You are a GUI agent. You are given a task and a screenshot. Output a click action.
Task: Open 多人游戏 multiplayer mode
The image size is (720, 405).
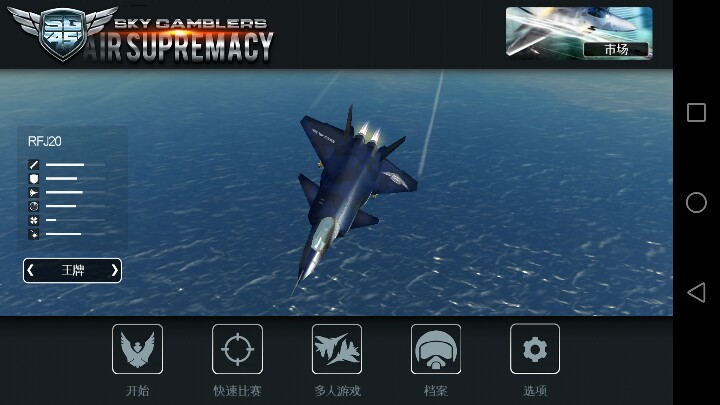(336, 350)
